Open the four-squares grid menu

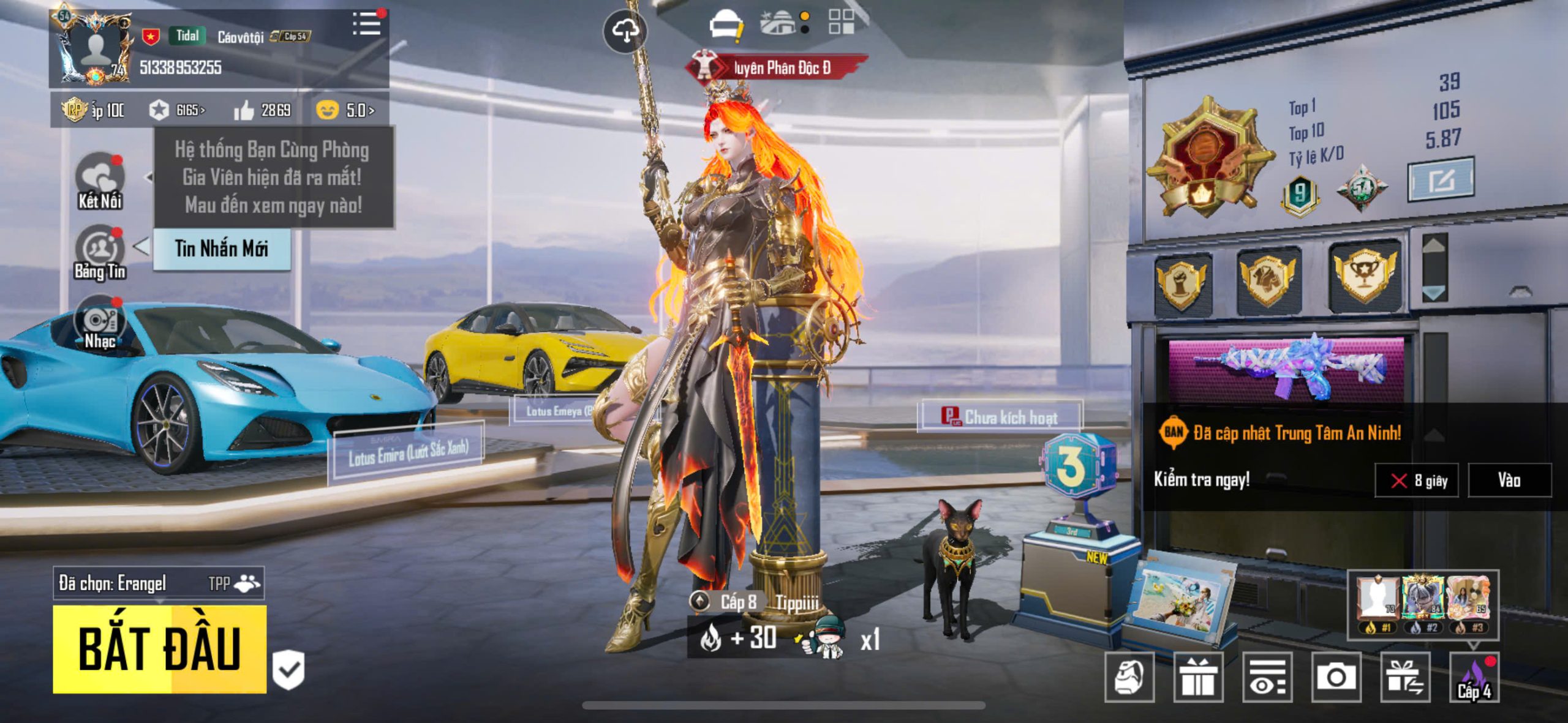[841, 21]
